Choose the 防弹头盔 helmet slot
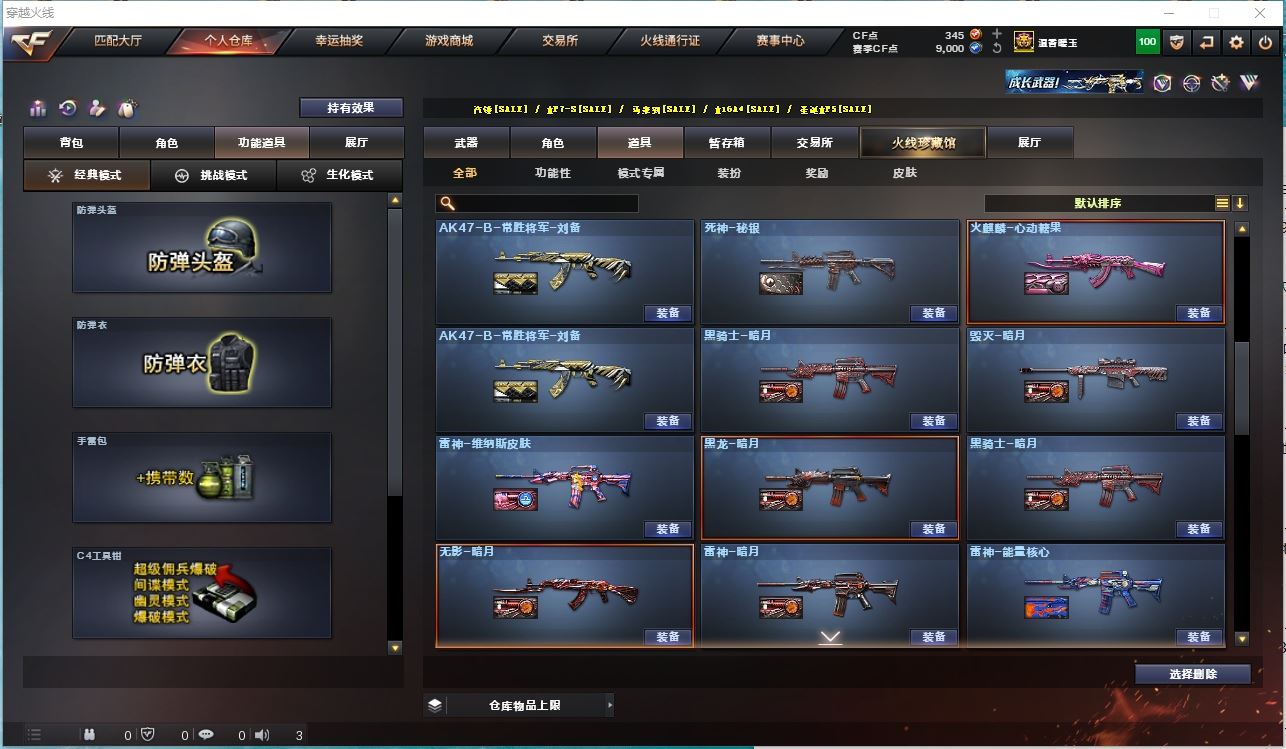 201,248
